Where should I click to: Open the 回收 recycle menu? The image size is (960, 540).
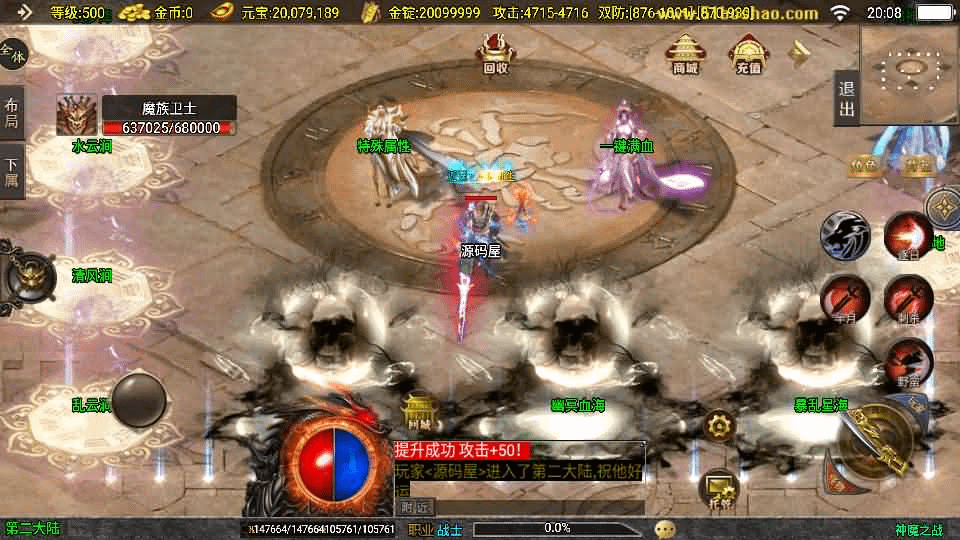(x=495, y=52)
